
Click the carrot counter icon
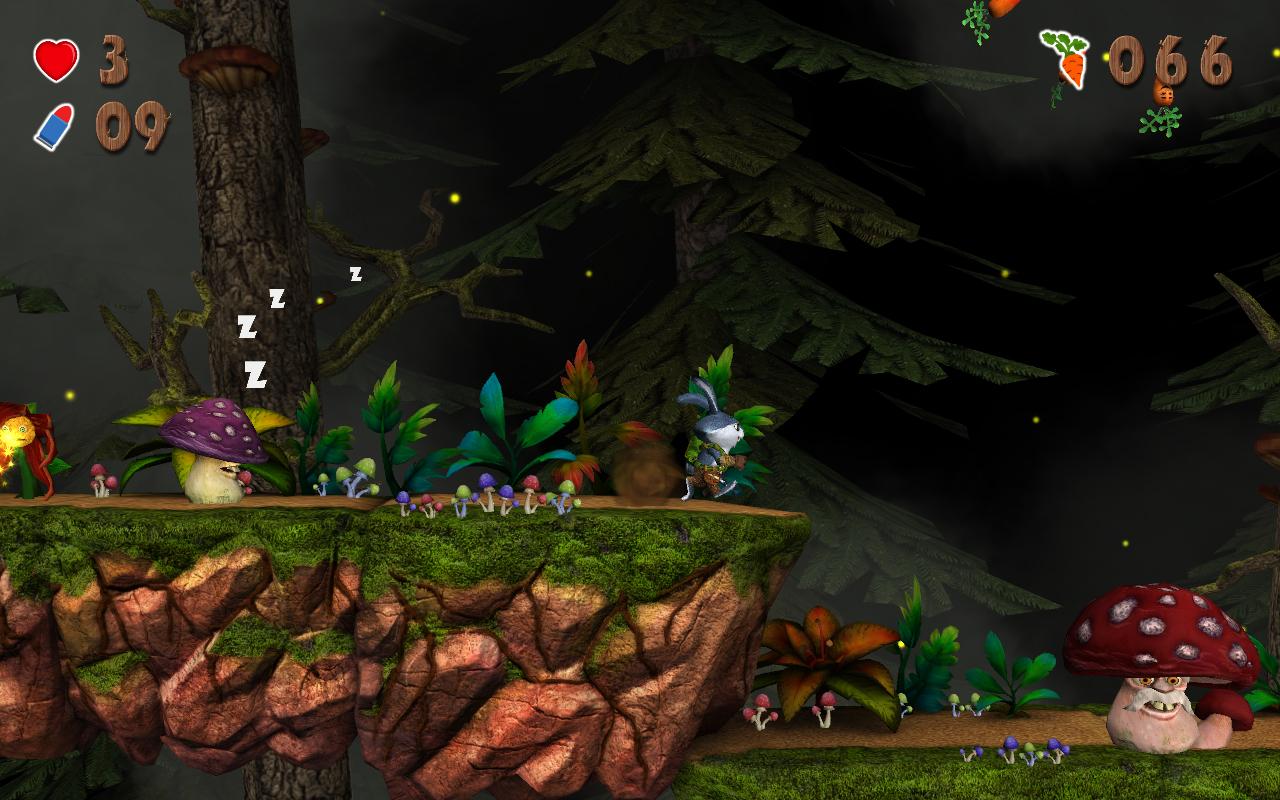pos(1066,59)
